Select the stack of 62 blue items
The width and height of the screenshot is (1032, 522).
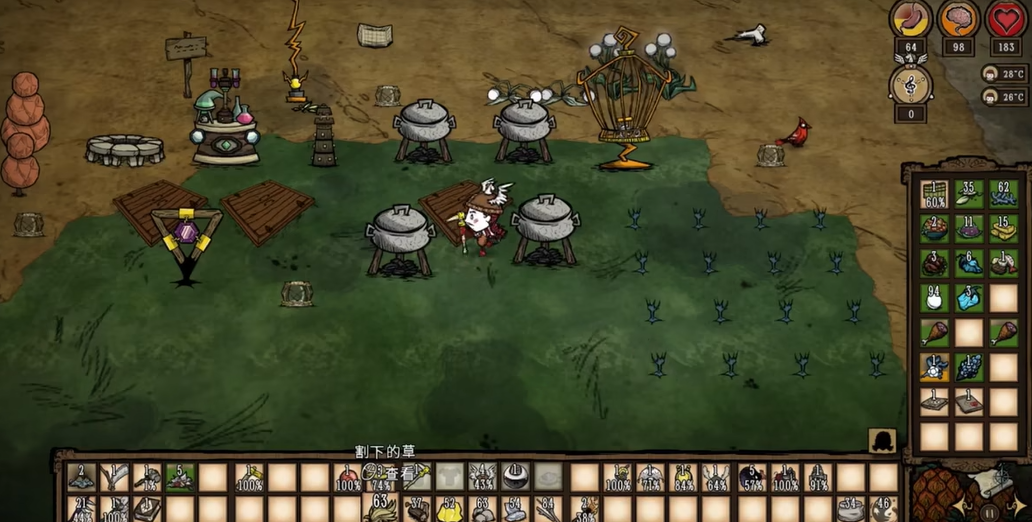point(1003,195)
